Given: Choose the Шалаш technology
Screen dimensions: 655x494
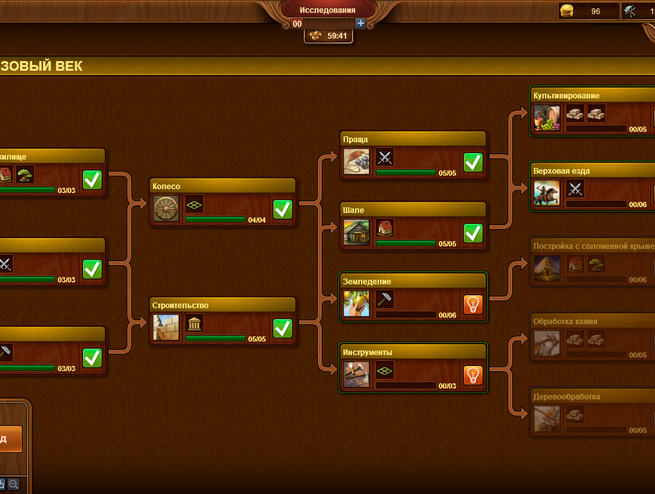Looking at the screenshot, I should coord(413,225).
